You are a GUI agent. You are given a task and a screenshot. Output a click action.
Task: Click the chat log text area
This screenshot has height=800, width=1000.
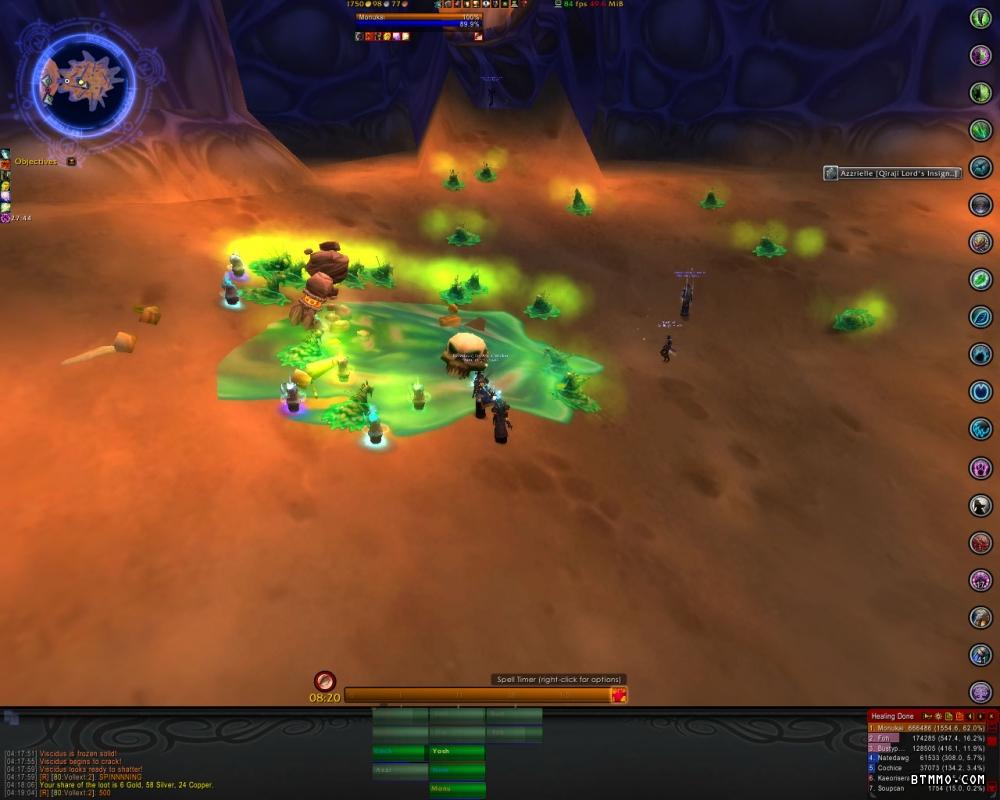pyautogui.click(x=120, y=772)
